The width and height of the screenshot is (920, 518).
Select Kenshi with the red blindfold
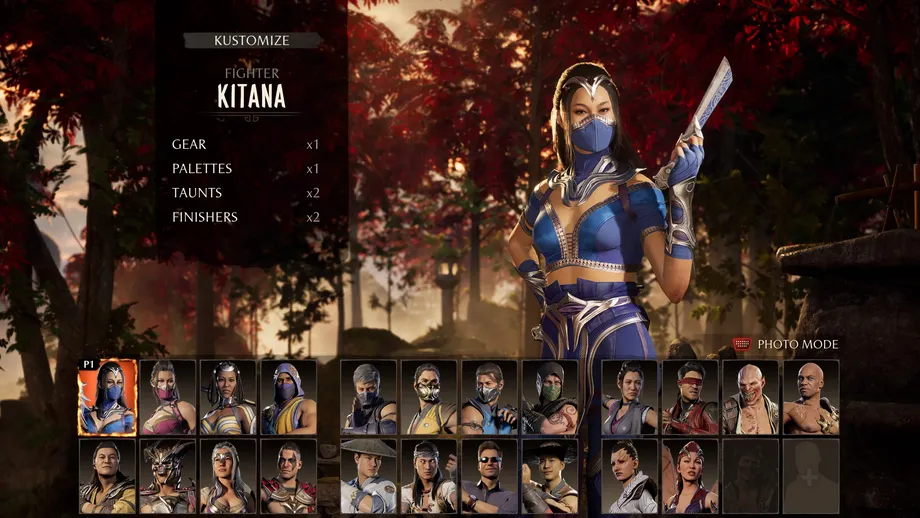click(x=690, y=397)
